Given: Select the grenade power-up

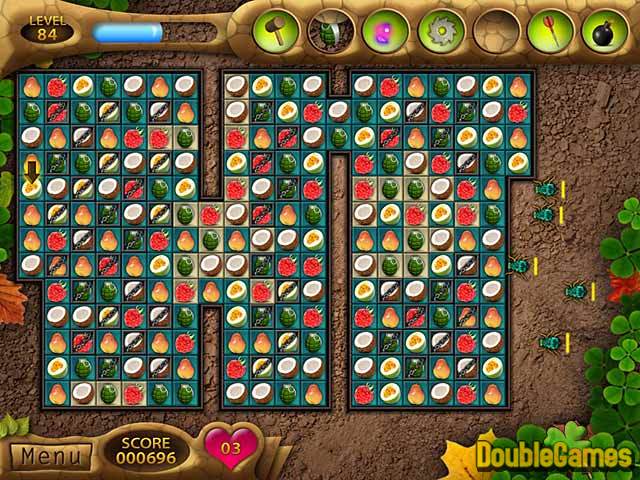Looking at the screenshot, I should point(331,31).
